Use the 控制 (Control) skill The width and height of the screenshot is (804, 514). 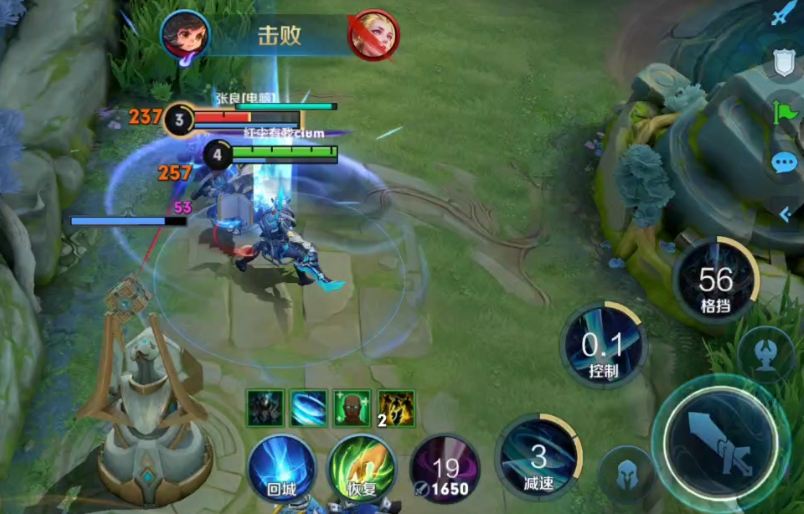[x=603, y=349]
